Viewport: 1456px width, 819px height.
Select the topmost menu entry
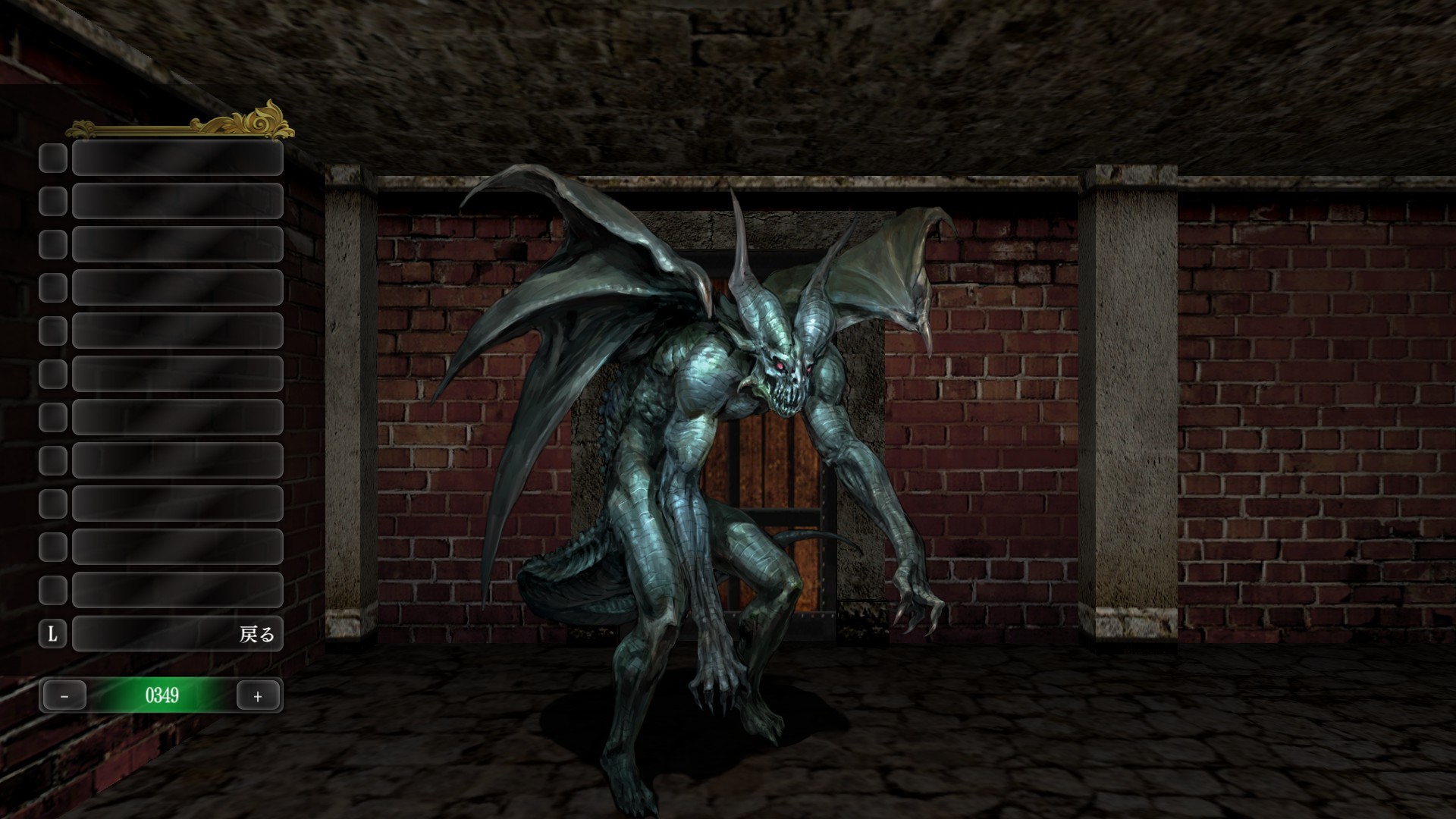click(x=178, y=159)
